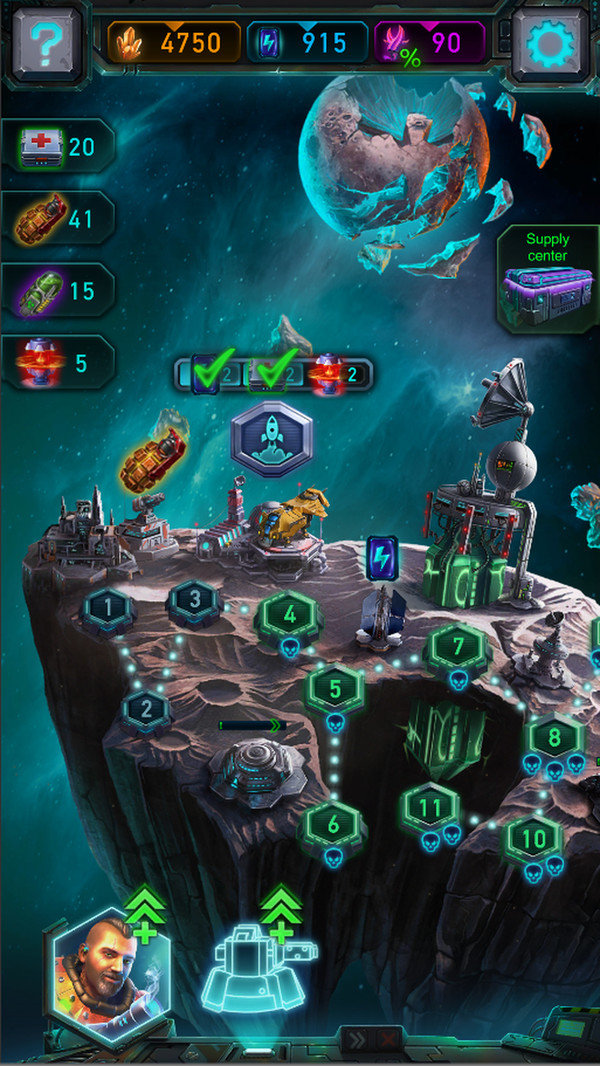Choose level 2 node
Viewport: 600px width, 1066px height.
147,709
